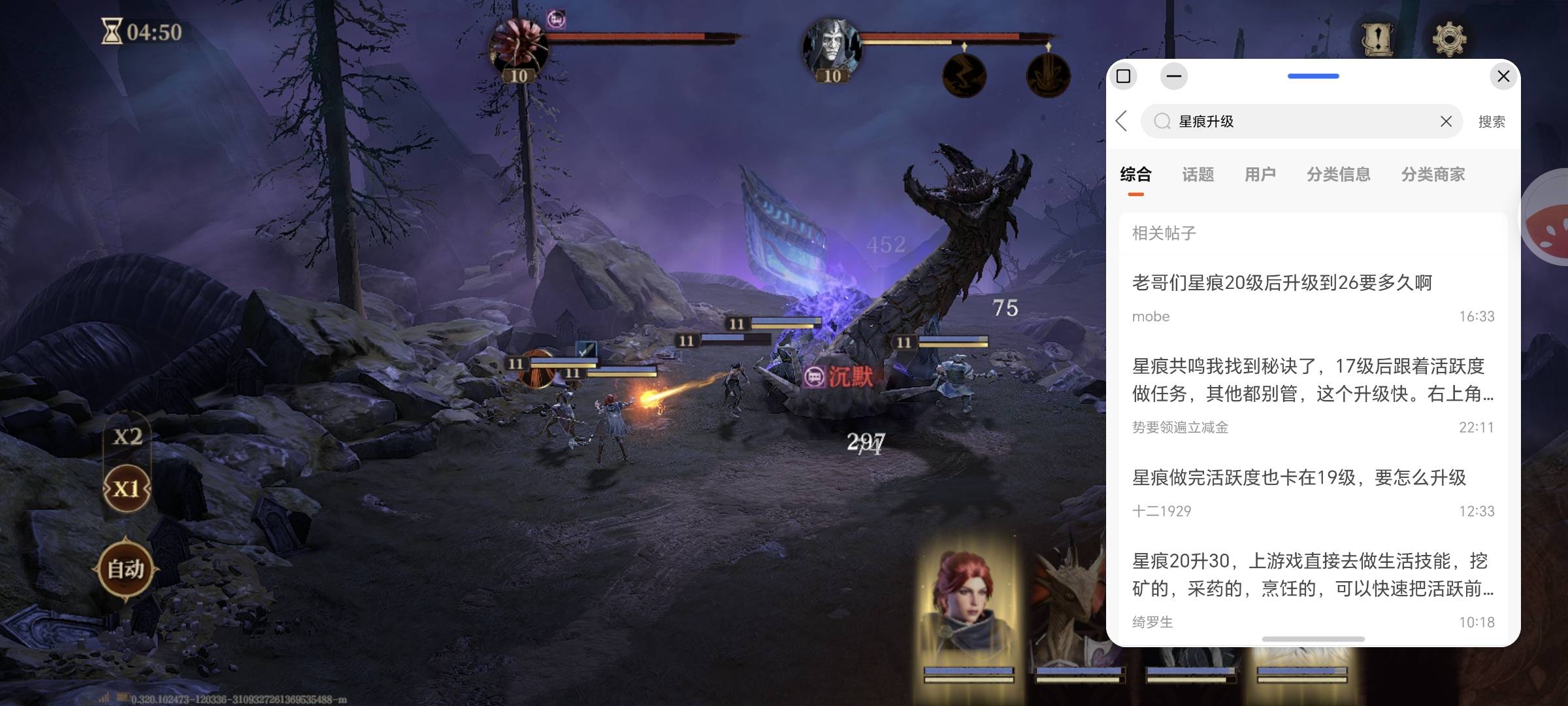Clear the 星痕升级 search text
Image resolution: width=1568 pixels, height=706 pixels.
pyautogui.click(x=1446, y=122)
